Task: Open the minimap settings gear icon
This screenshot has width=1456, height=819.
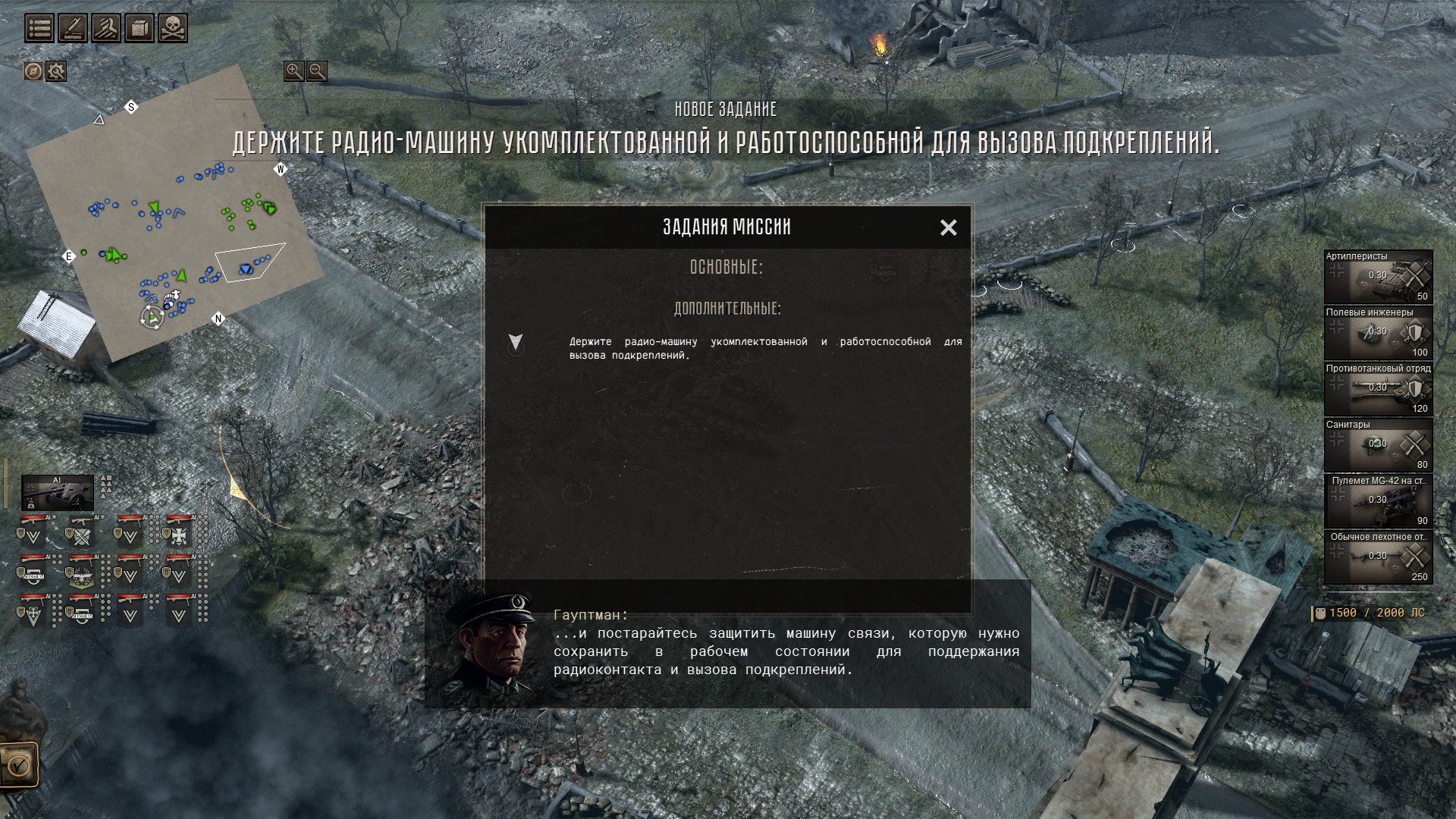Action: click(56, 71)
